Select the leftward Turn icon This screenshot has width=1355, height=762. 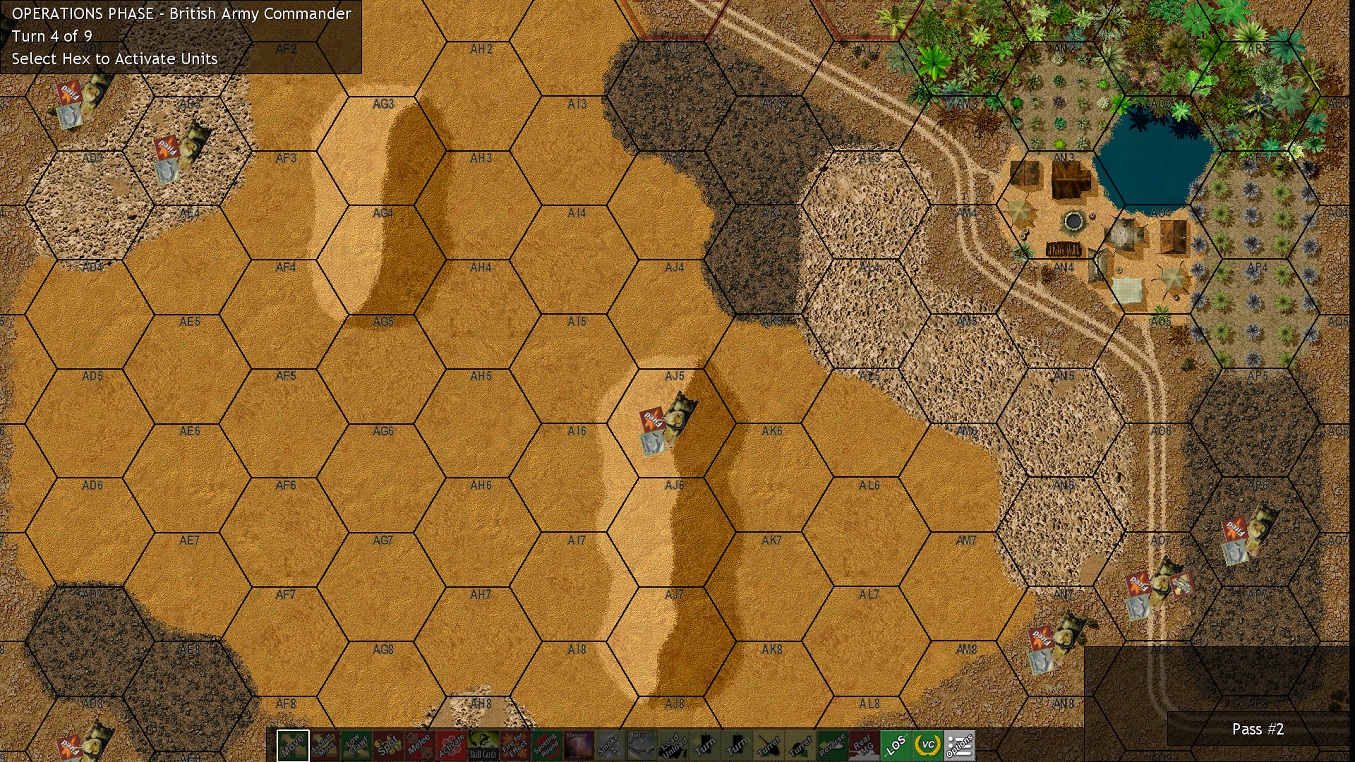[x=708, y=744]
